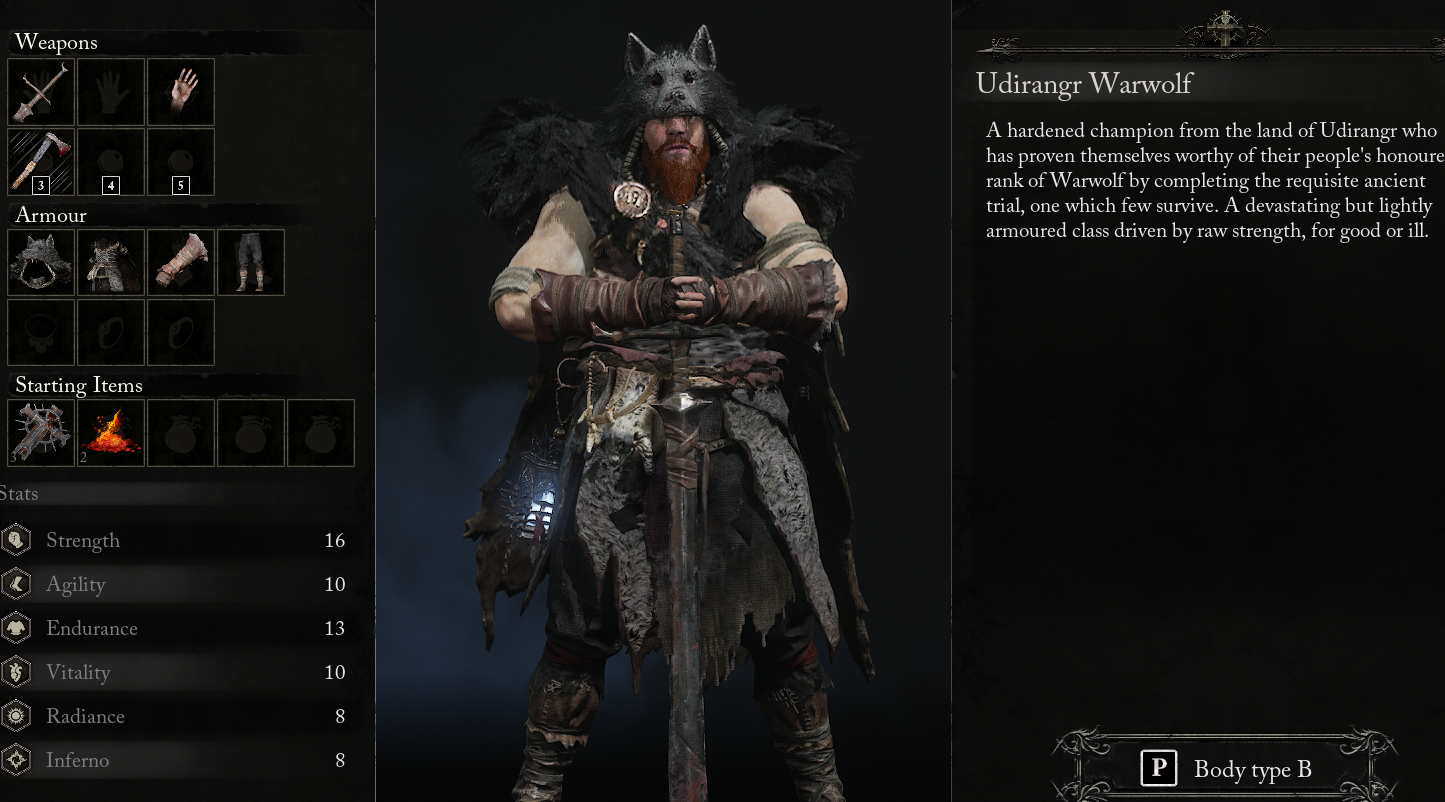Click the empty amulet slot
The width and height of the screenshot is (1445, 802).
[40, 332]
